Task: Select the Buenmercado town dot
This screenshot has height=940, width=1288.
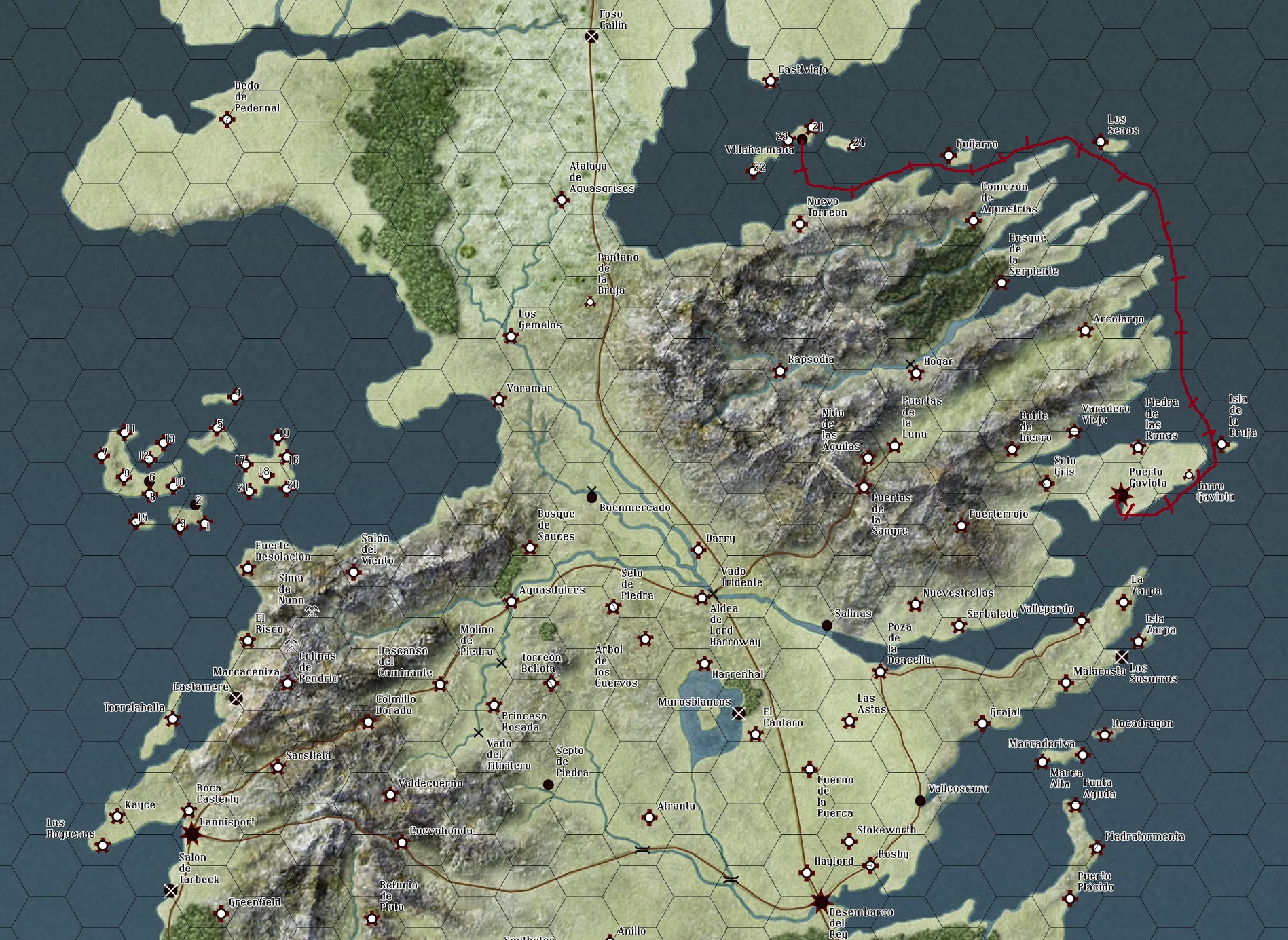Action: click(x=591, y=497)
